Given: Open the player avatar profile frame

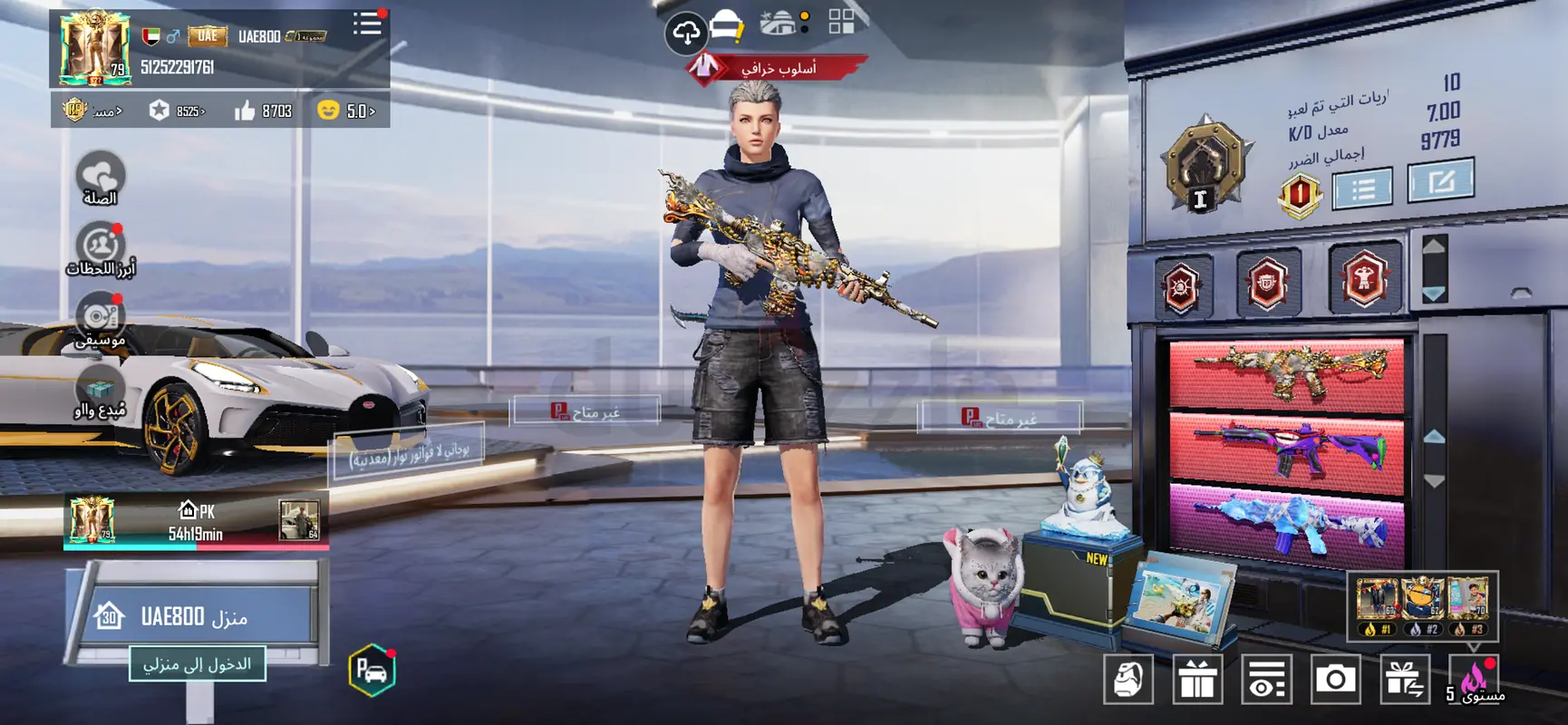Looking at the screenshot, I should click(x=93, y=48).
